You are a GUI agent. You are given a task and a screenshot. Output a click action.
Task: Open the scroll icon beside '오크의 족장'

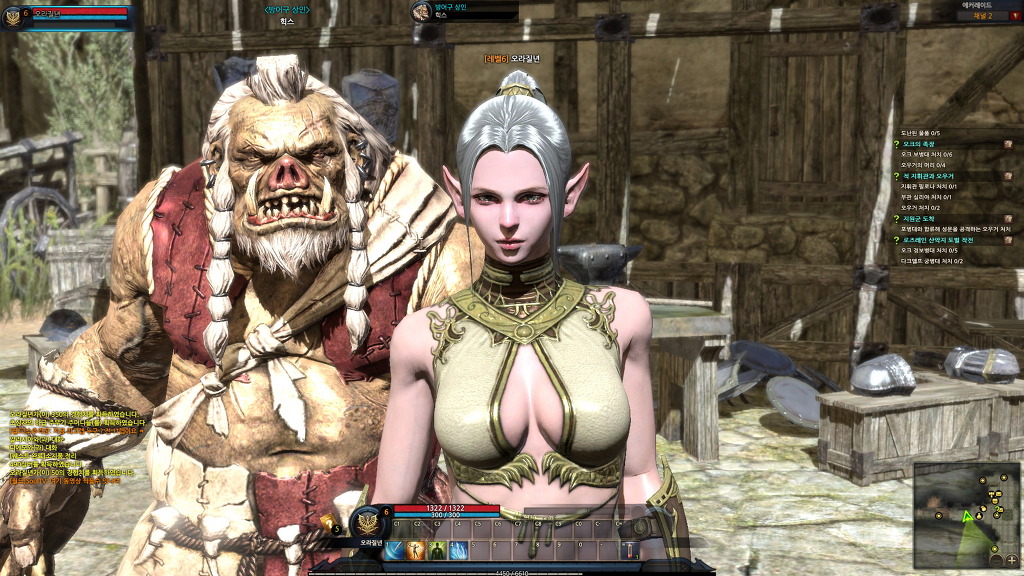[x=1008, y=144]
